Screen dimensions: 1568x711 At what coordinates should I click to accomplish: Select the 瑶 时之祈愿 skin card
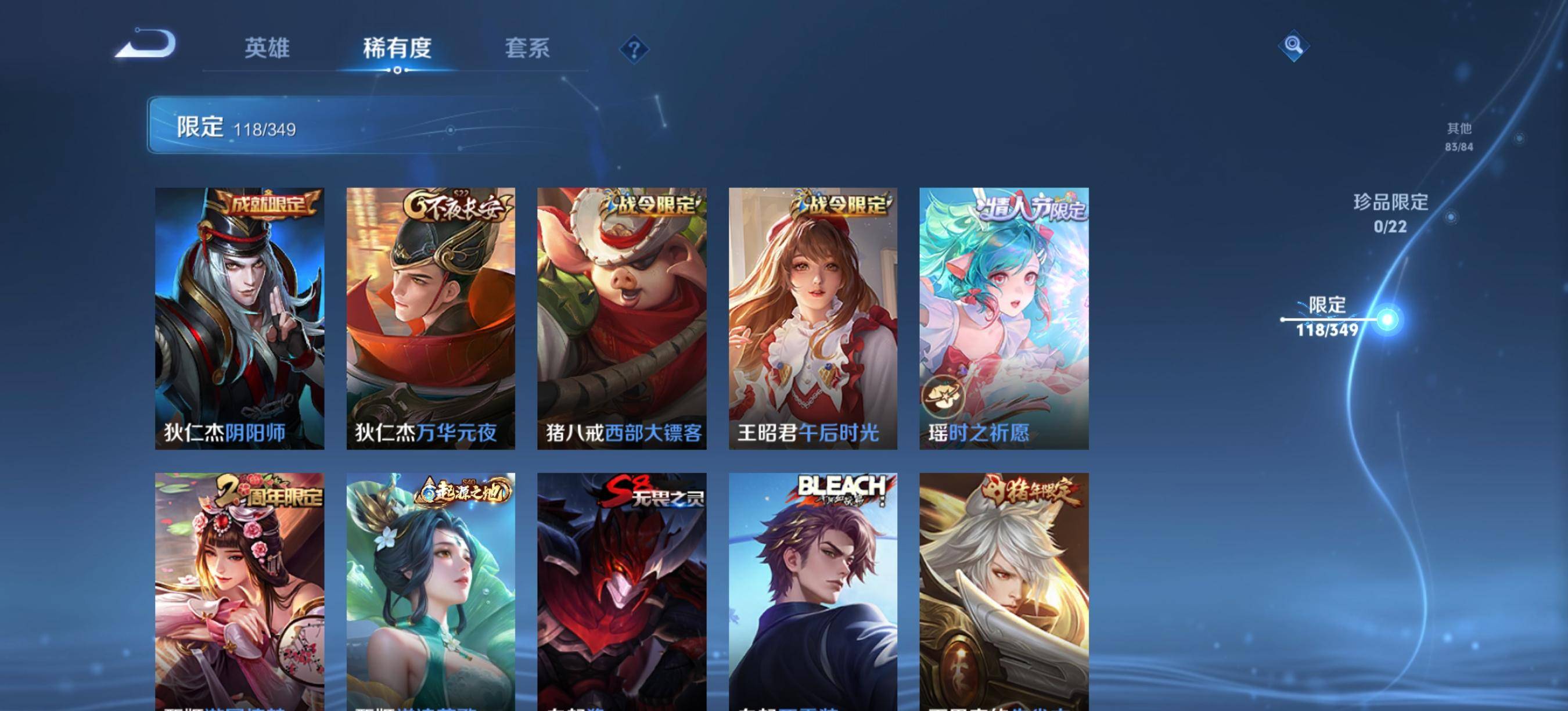pyautogui.click(x=1004, y=318)
